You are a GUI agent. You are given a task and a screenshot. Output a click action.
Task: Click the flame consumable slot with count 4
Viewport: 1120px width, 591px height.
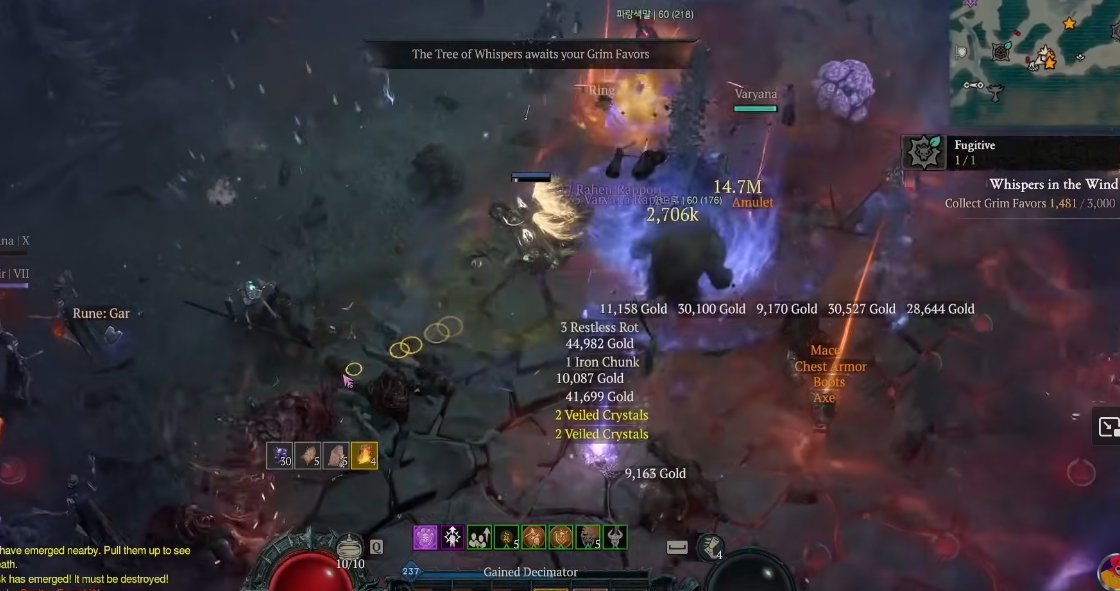click(365, 456)
